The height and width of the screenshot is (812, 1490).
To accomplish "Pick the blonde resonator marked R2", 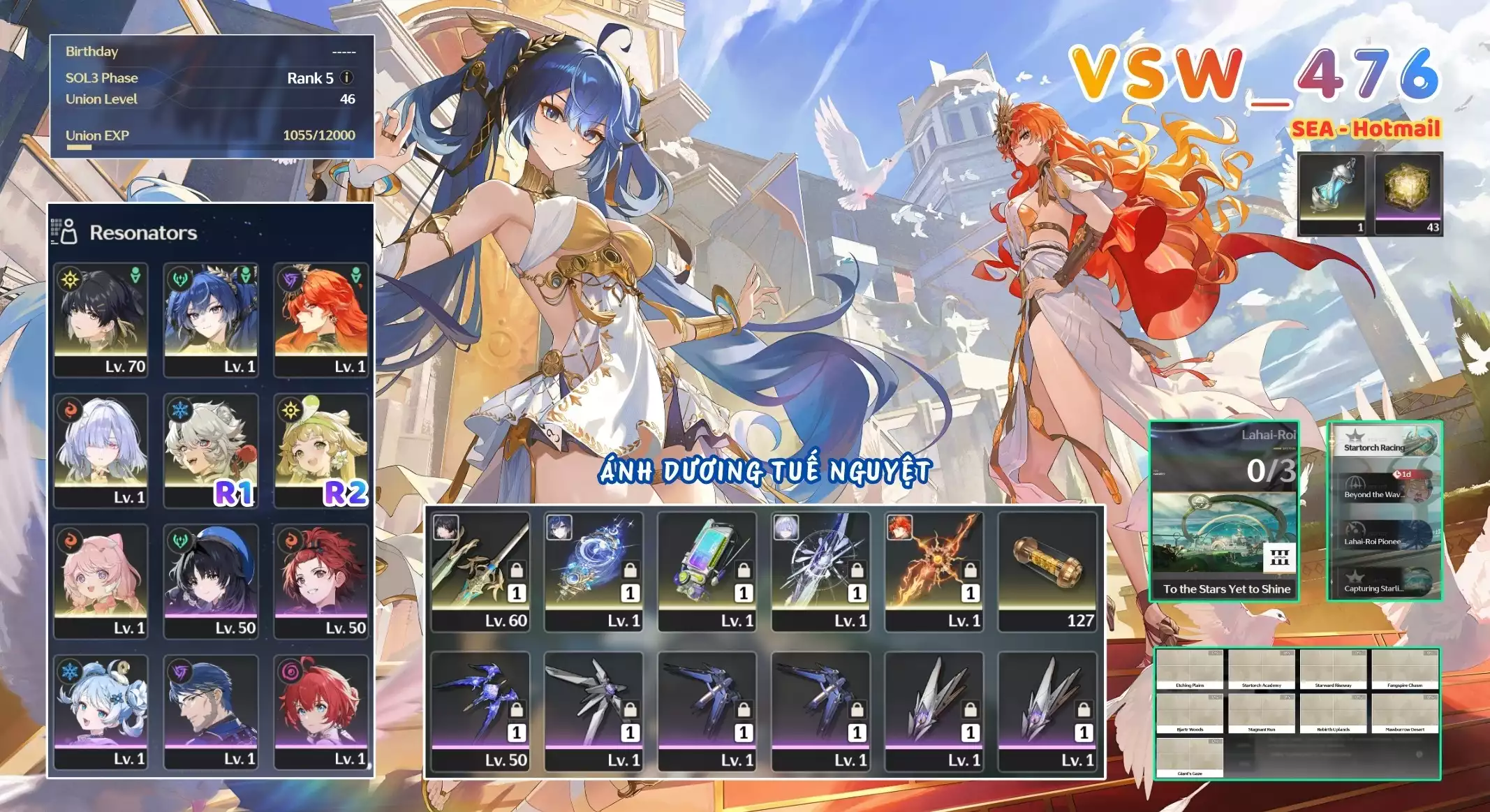I will (x=320, y=450).
